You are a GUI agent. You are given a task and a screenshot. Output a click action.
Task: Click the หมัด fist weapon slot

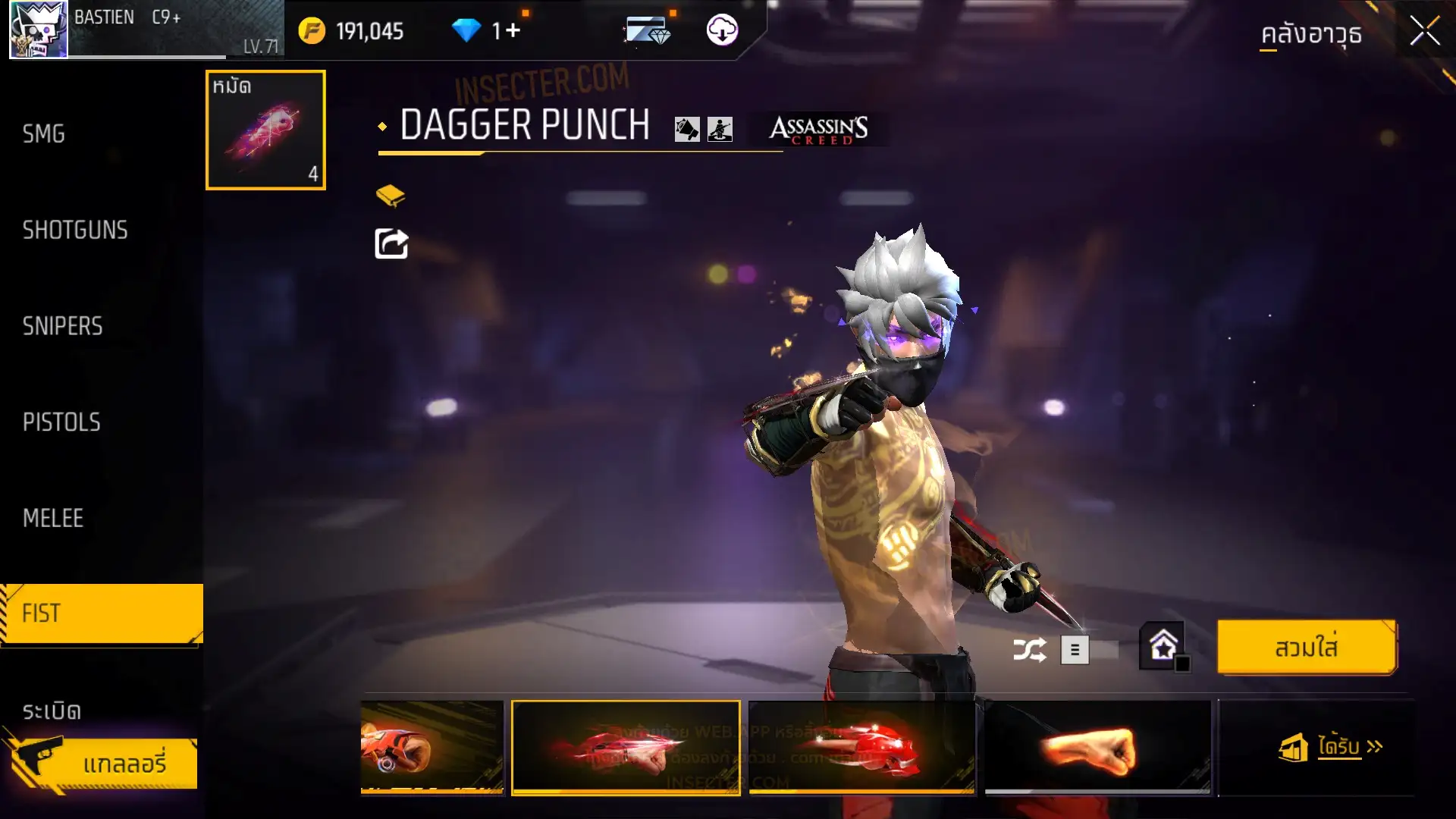[x=265, y=130]
